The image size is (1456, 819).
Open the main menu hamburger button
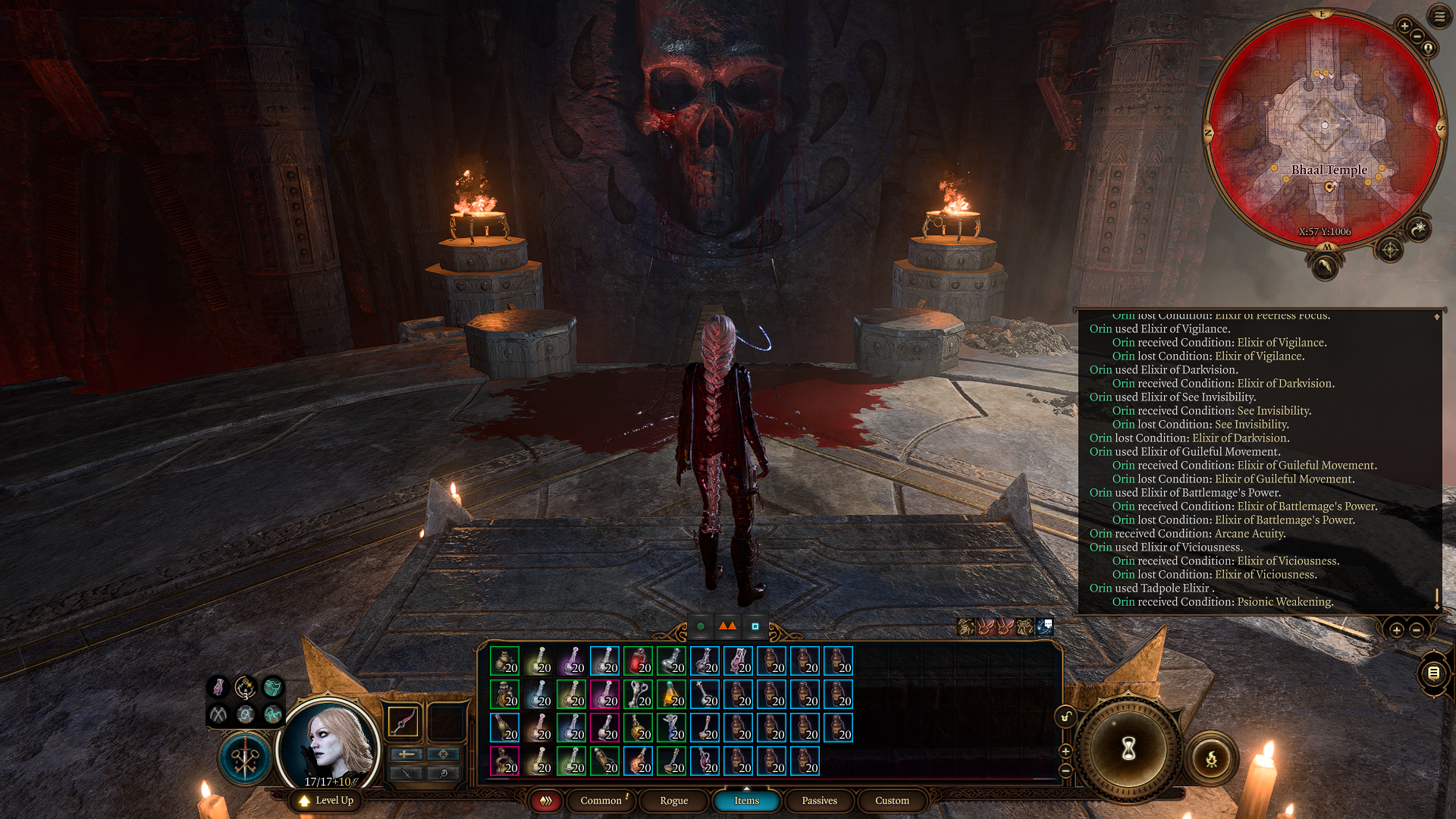click(1439, 16)
